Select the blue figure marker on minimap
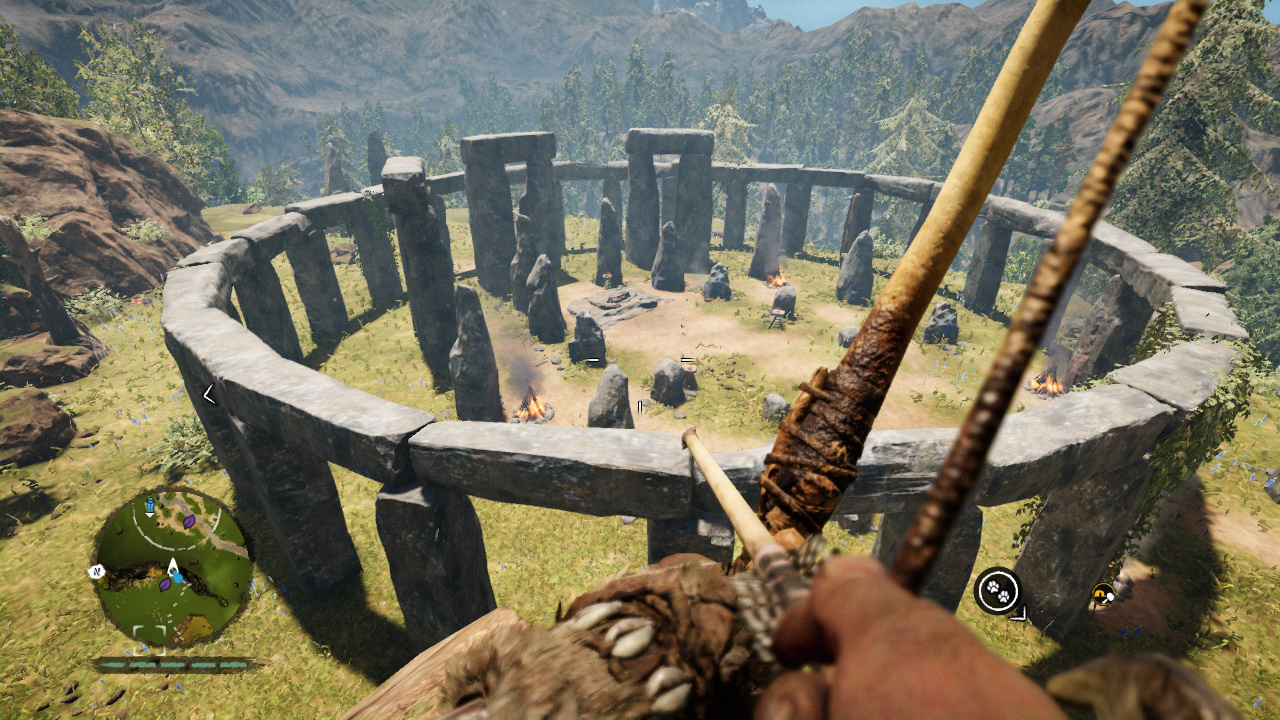 tap(150, 505)
